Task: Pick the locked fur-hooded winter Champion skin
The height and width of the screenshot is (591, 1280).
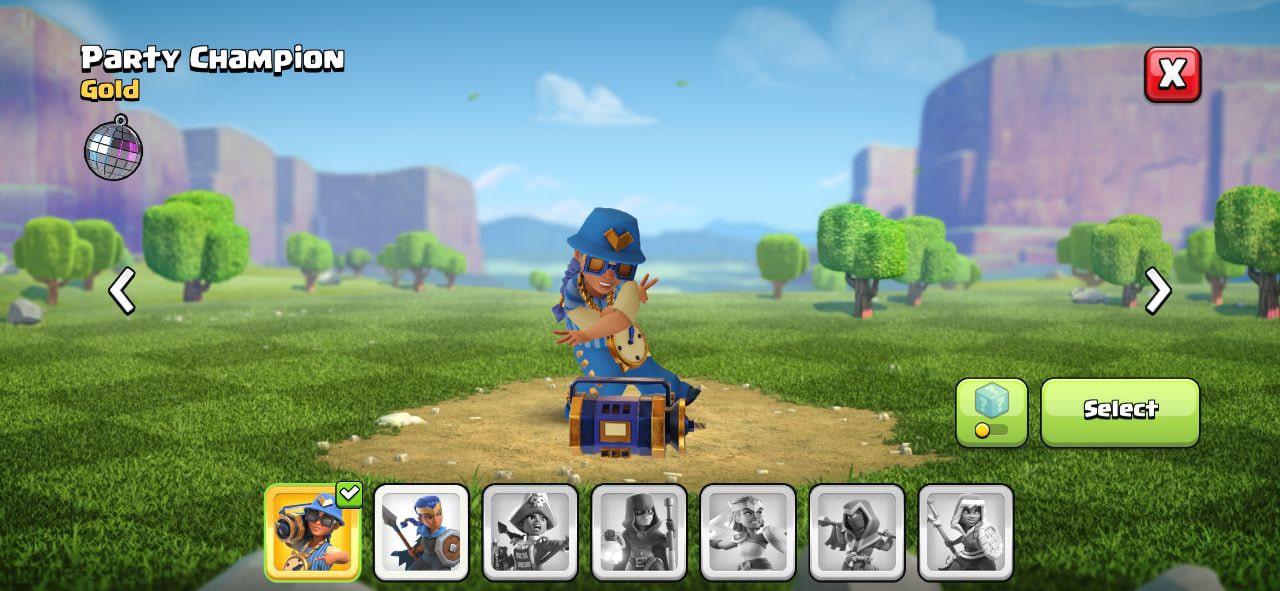Action: coord(966,532)
